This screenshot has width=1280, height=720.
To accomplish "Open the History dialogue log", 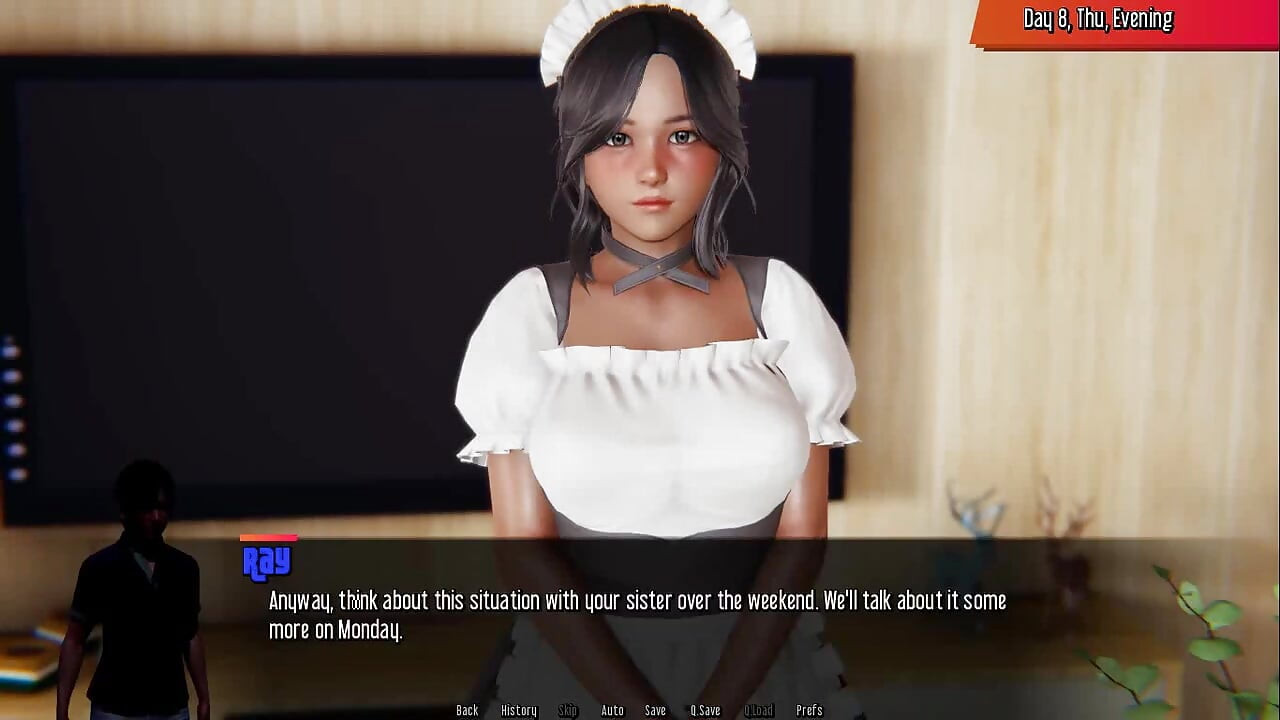I will click(518, 710).
